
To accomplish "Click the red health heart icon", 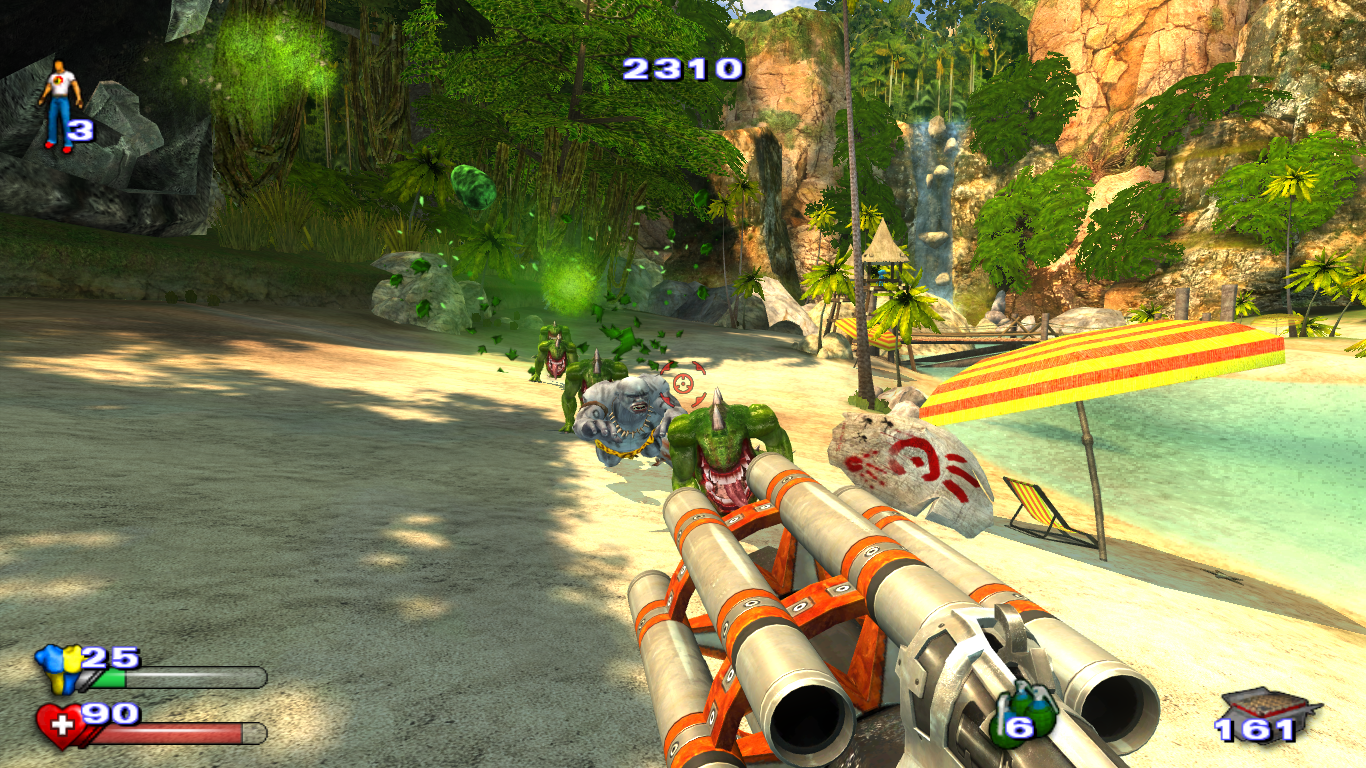I will point(60,726).
